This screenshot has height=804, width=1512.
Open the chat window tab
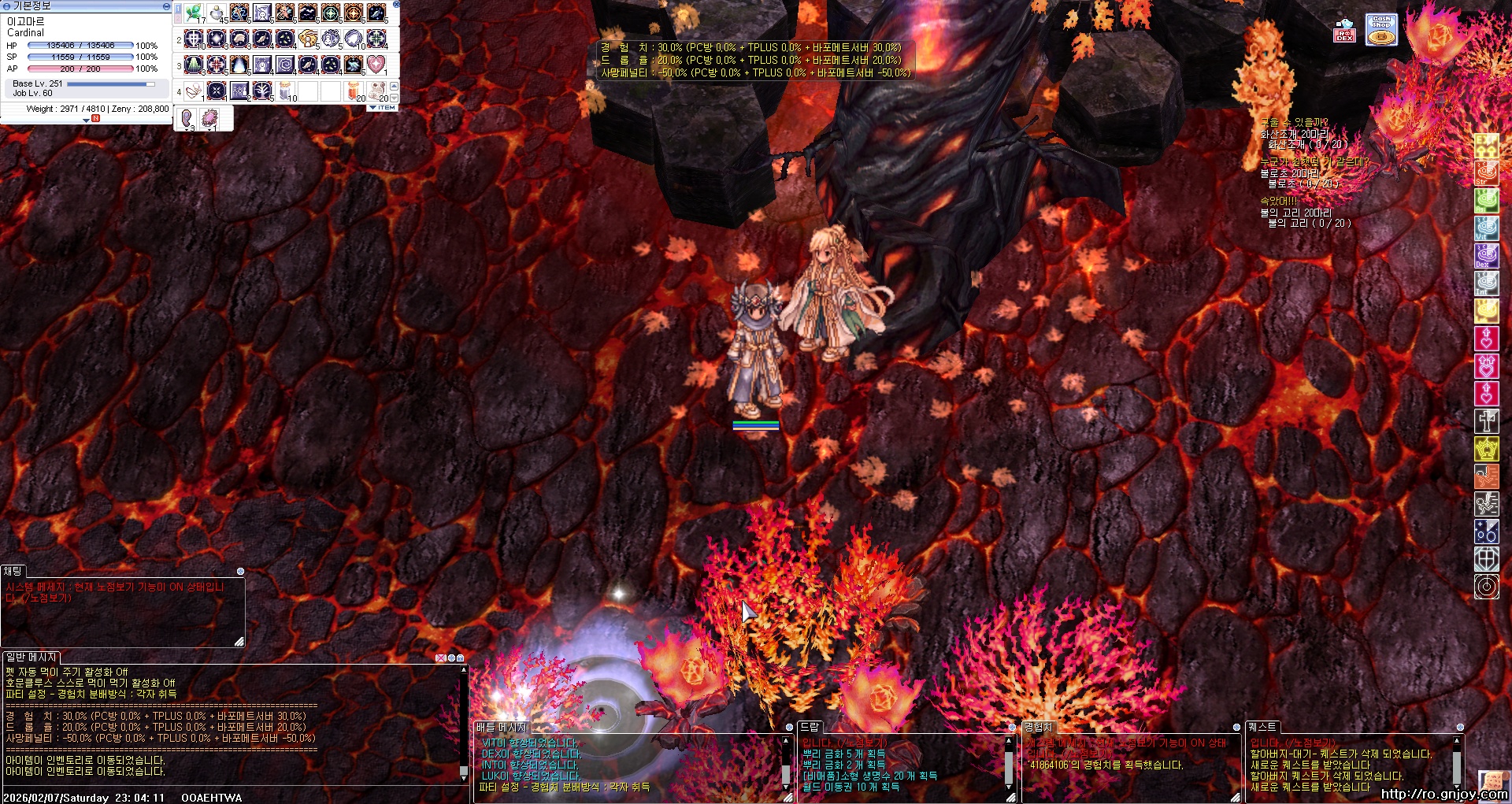tap(13, 571)
